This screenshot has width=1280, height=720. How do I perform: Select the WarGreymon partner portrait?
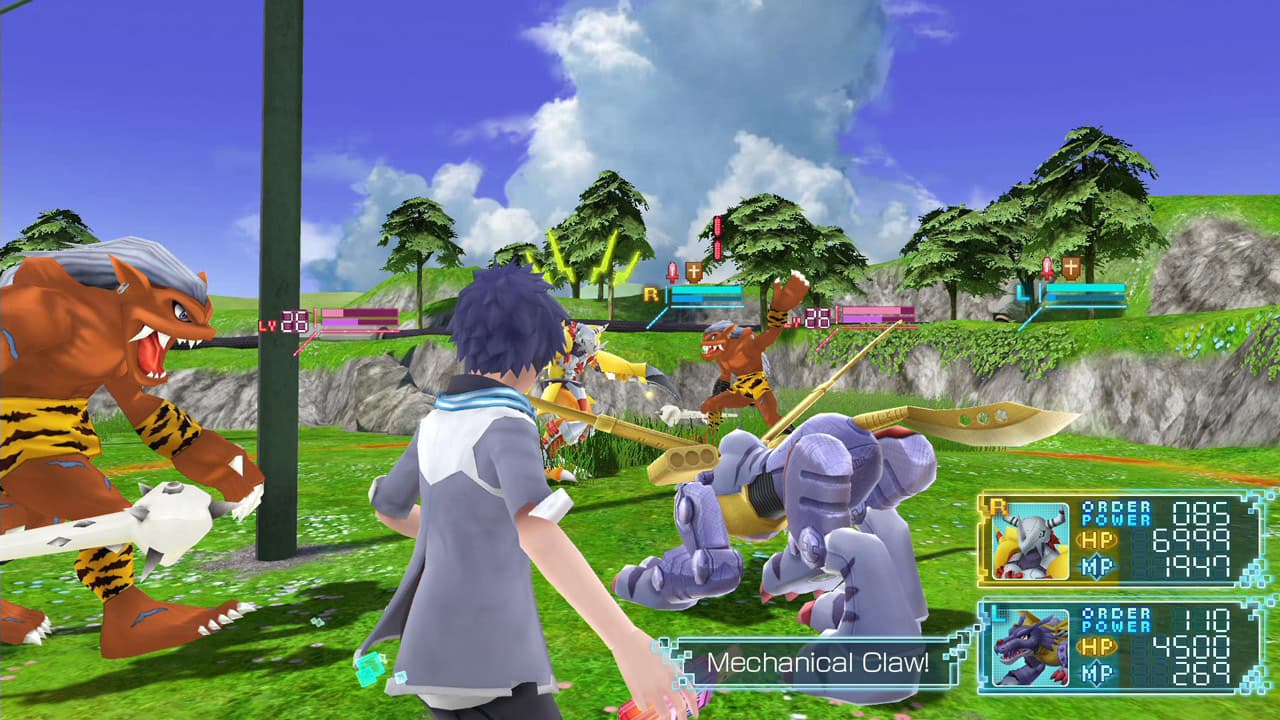tap(1030, 542)
